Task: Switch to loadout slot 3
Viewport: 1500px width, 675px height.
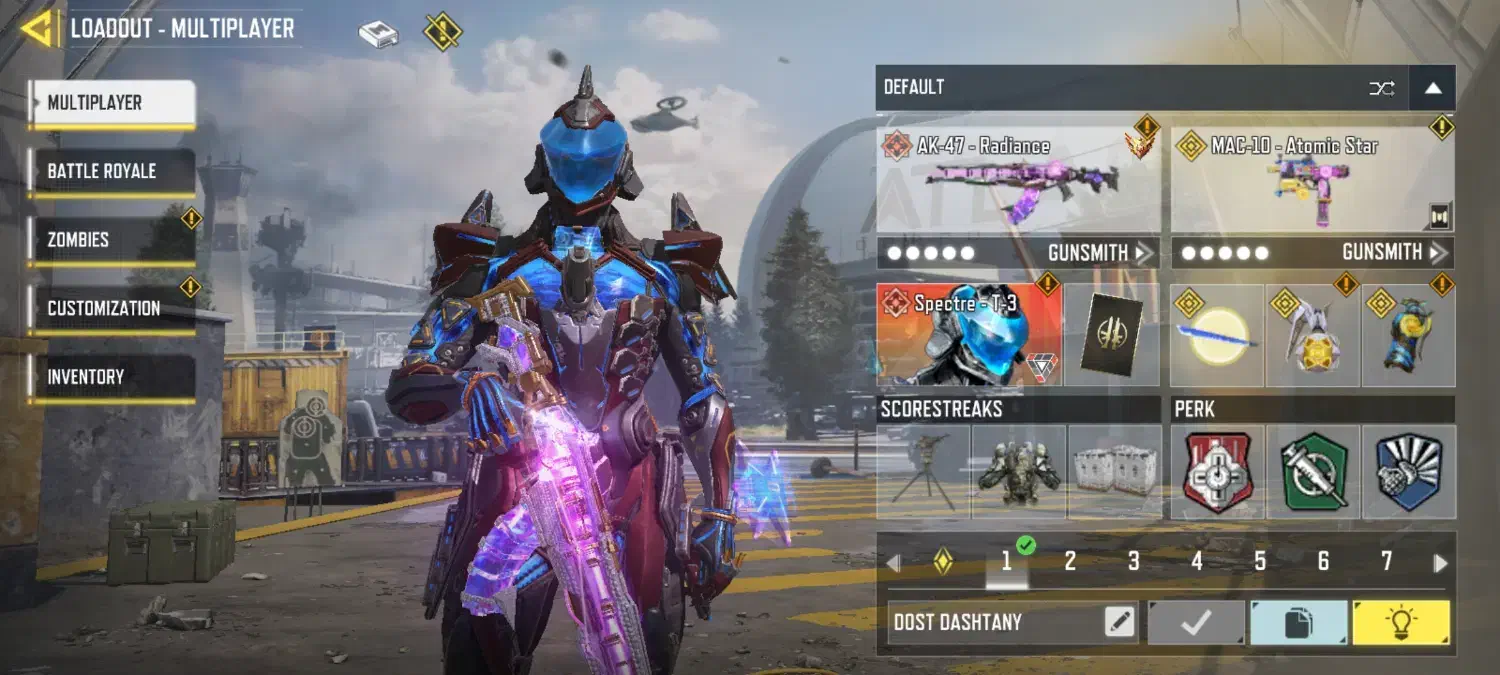Action: (x=1133, y=562)
